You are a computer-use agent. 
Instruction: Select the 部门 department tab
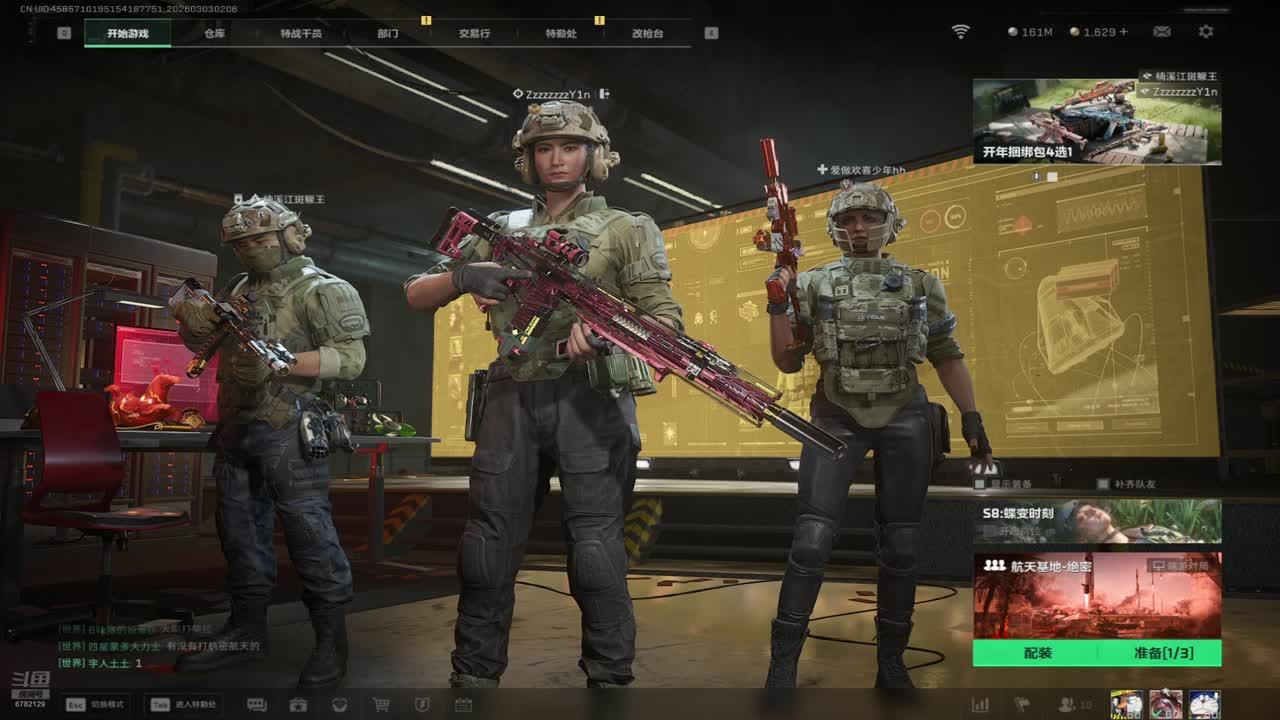coord(388,33)
